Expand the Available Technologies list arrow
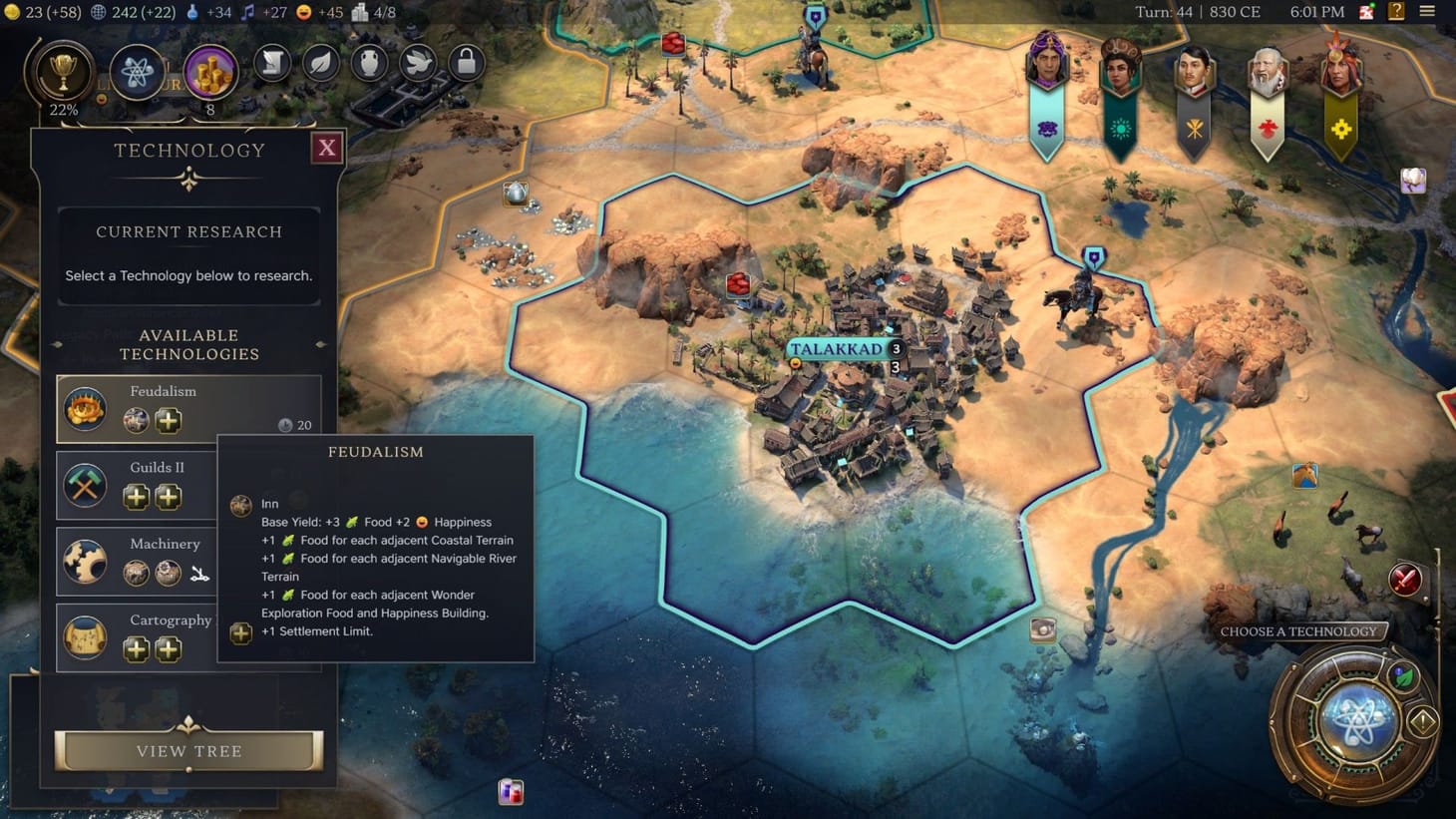The height and width of the screenshot is (819, 1456). tap(320, 344)
